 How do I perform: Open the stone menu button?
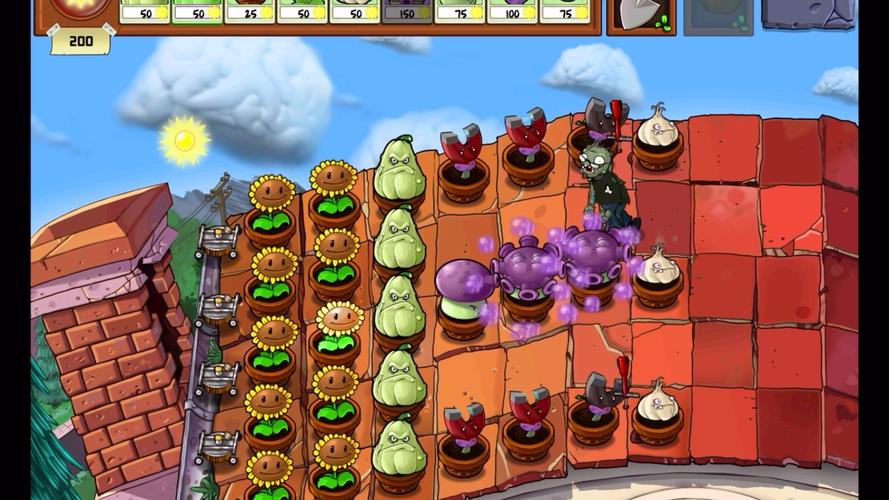click(808, 12)
